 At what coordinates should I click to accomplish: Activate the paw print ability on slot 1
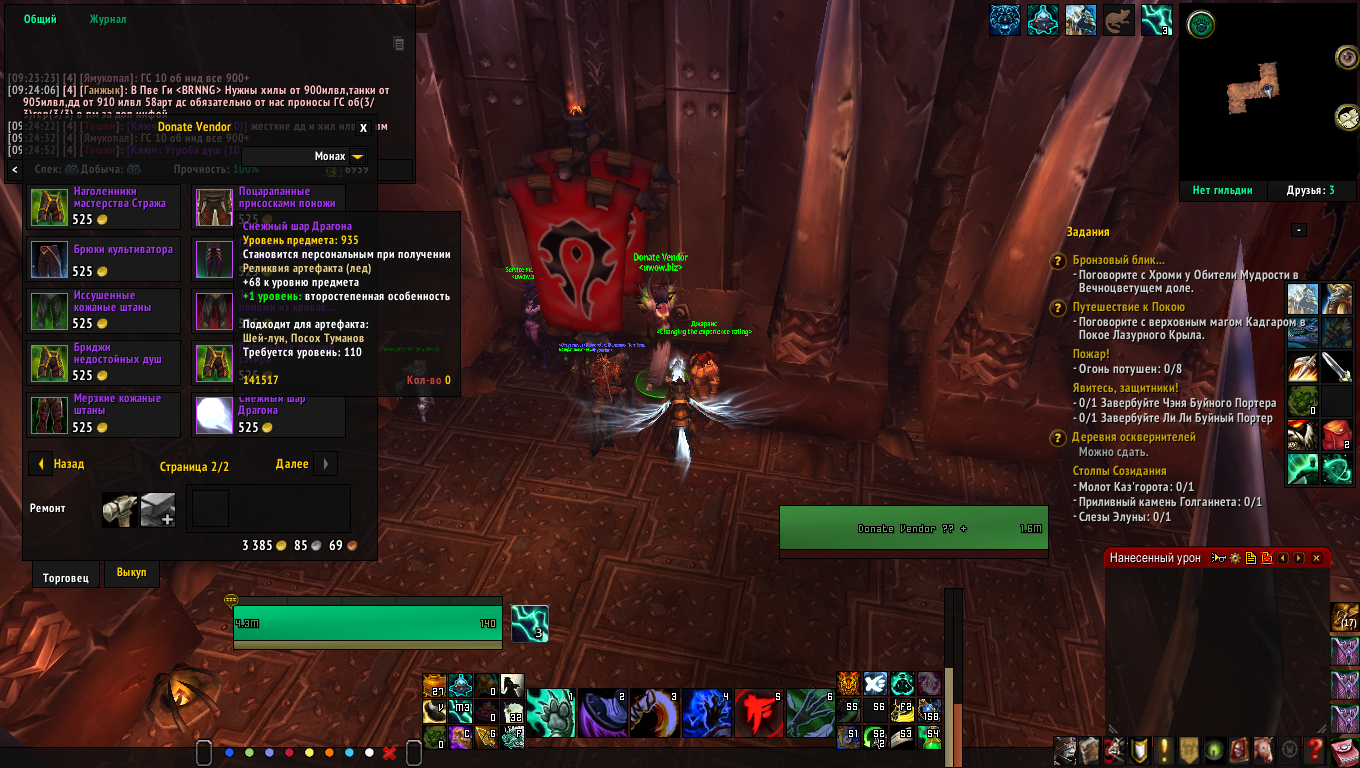point(551,713)
